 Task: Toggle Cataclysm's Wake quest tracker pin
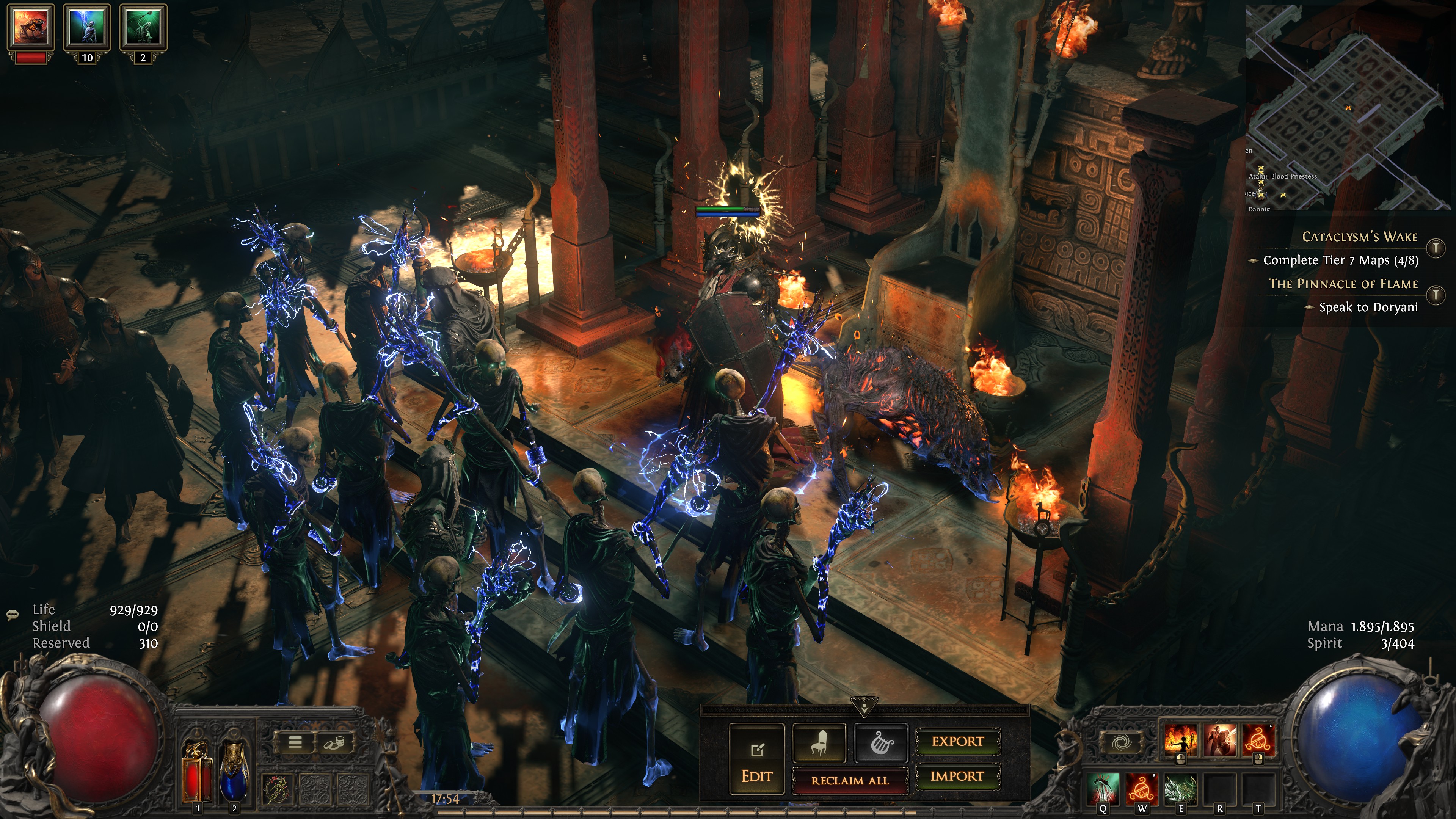click(1436, 248)
